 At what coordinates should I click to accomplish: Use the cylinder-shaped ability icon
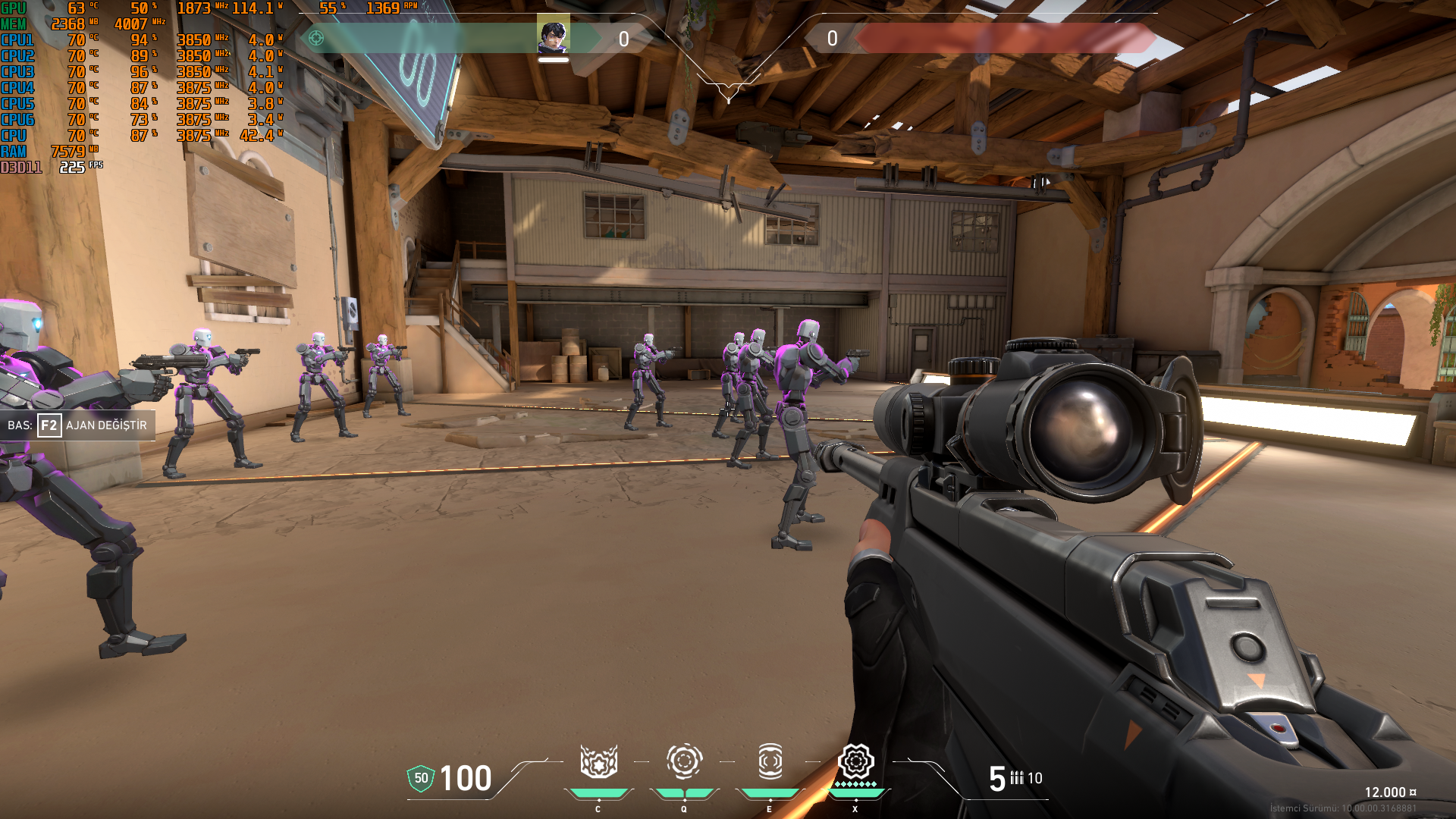770,761
